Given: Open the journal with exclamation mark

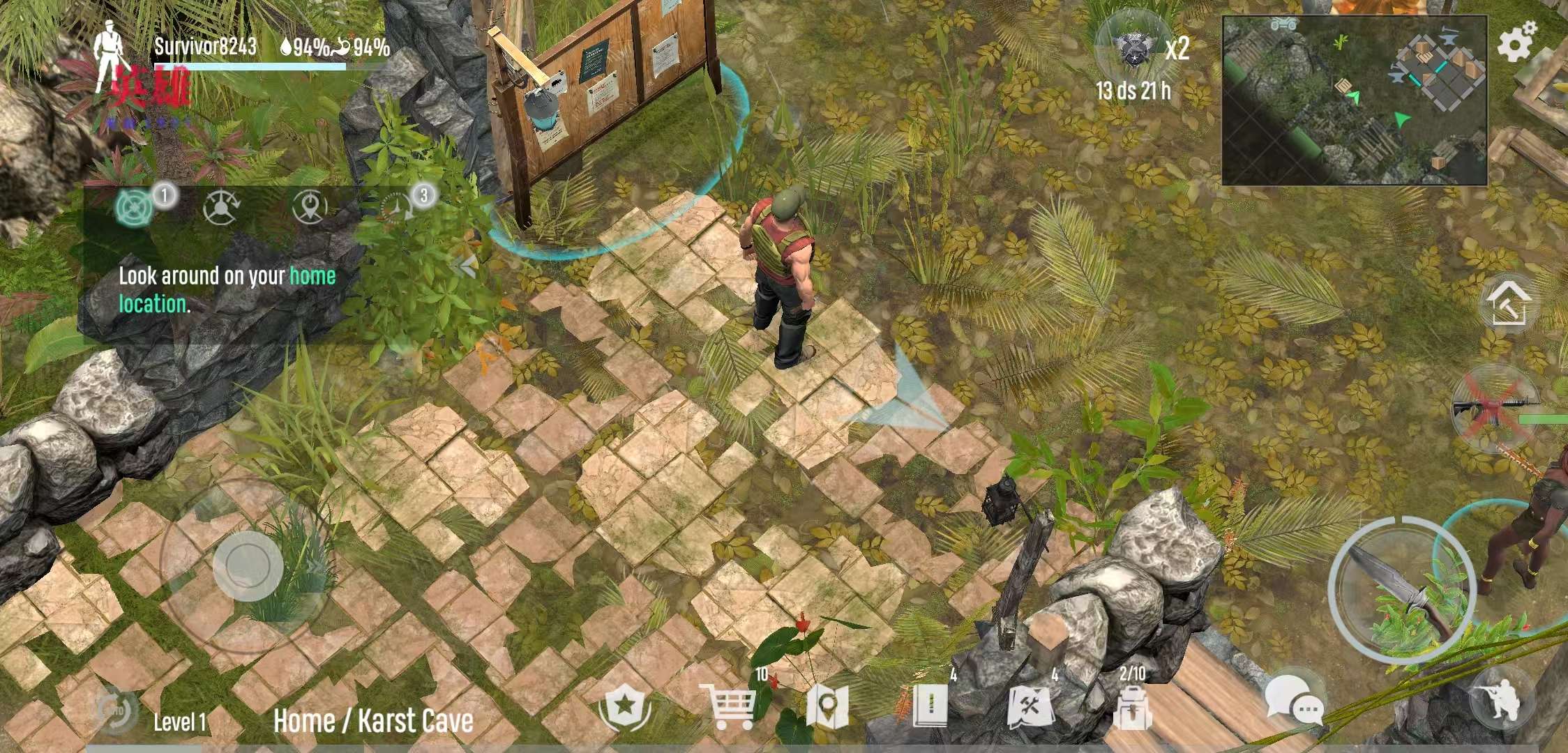Looking at the screenshot, I should 930,706.
